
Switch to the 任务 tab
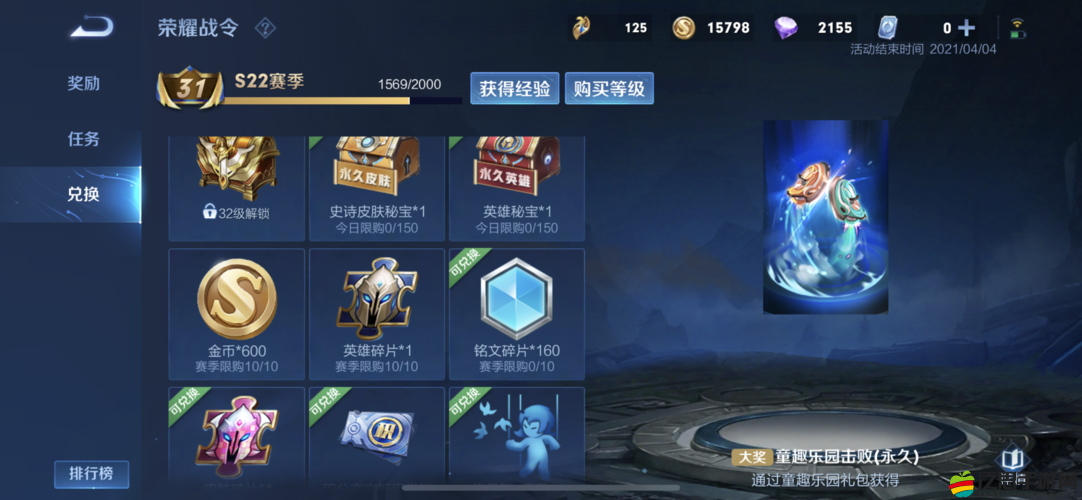click(x=83, y=139)
